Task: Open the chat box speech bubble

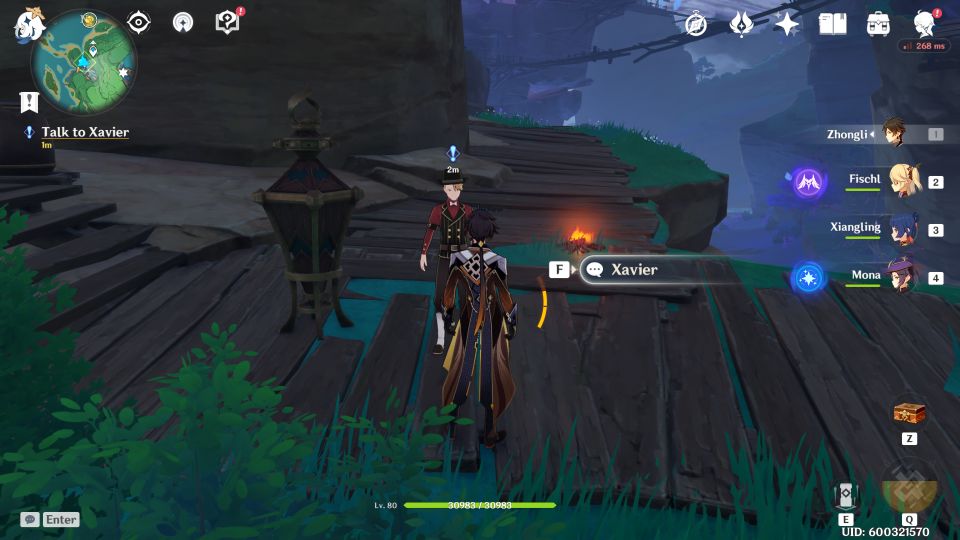Action: coord(30,519)
